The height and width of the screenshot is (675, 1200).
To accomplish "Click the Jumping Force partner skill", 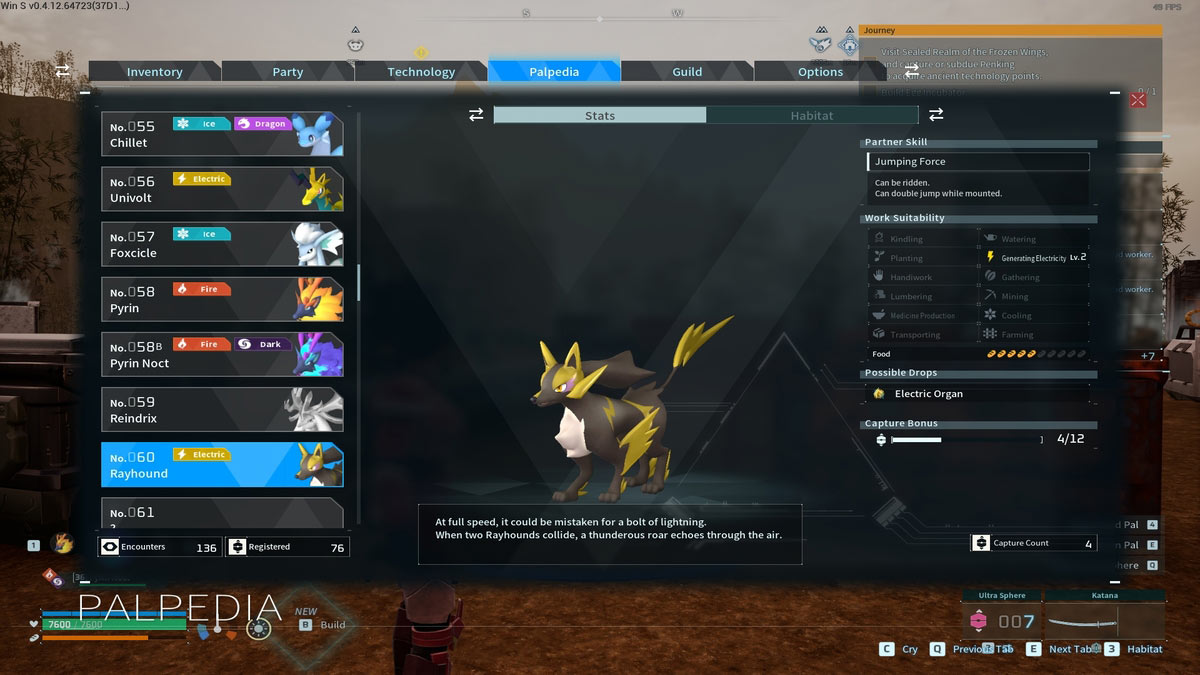I will (x=978, y=162).
